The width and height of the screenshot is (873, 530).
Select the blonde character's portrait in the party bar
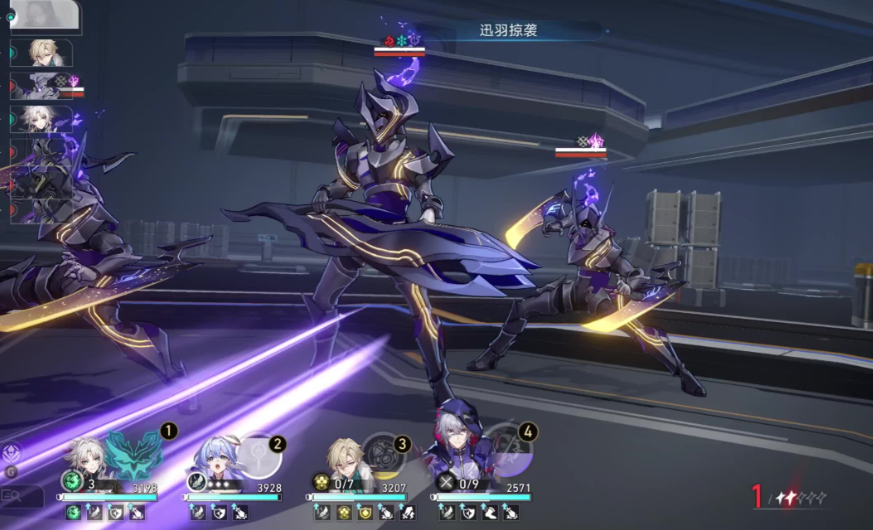(344, 458)
